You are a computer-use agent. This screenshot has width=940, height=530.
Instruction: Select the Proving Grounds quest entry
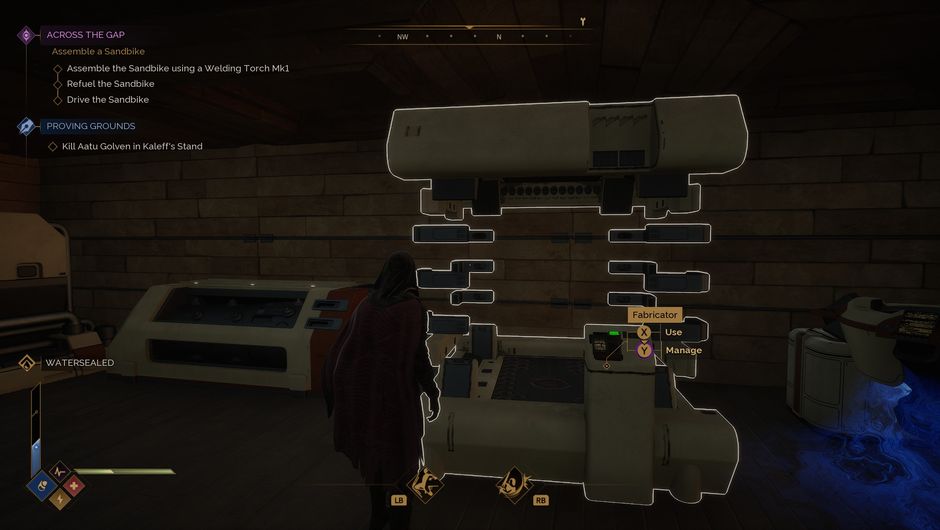90,126
